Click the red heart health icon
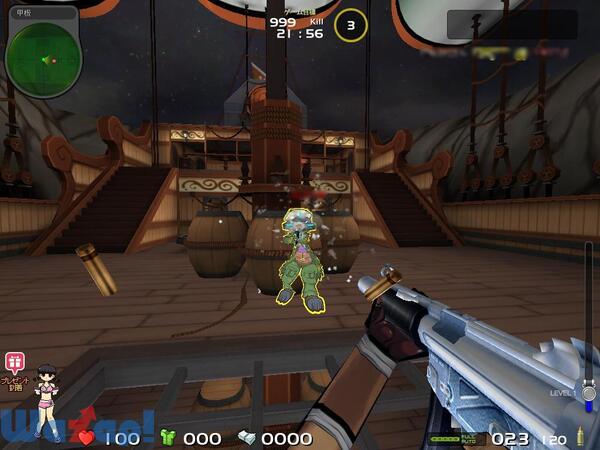Screen dimensions: 600x450 [87, 438]
